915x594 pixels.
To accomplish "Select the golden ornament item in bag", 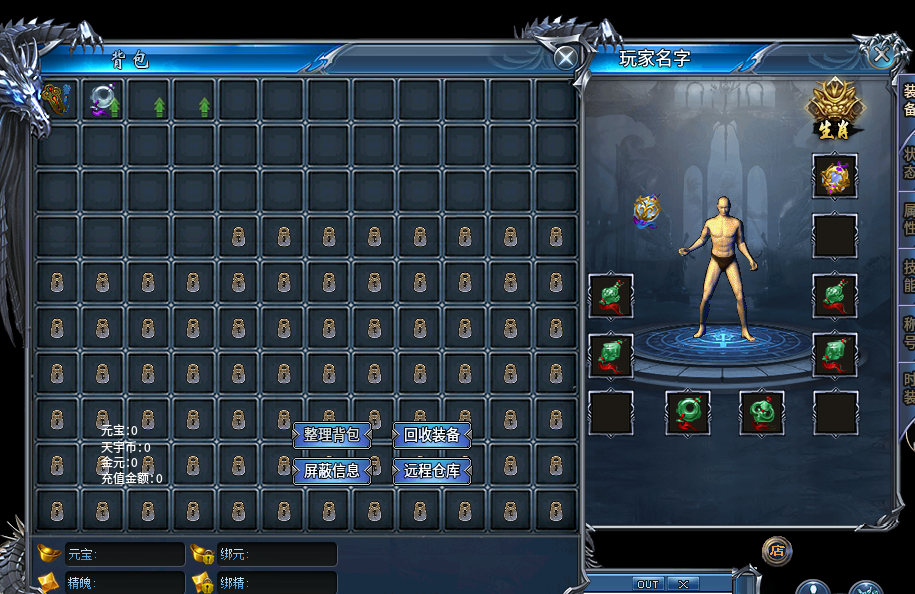I will tap(57, 100).
